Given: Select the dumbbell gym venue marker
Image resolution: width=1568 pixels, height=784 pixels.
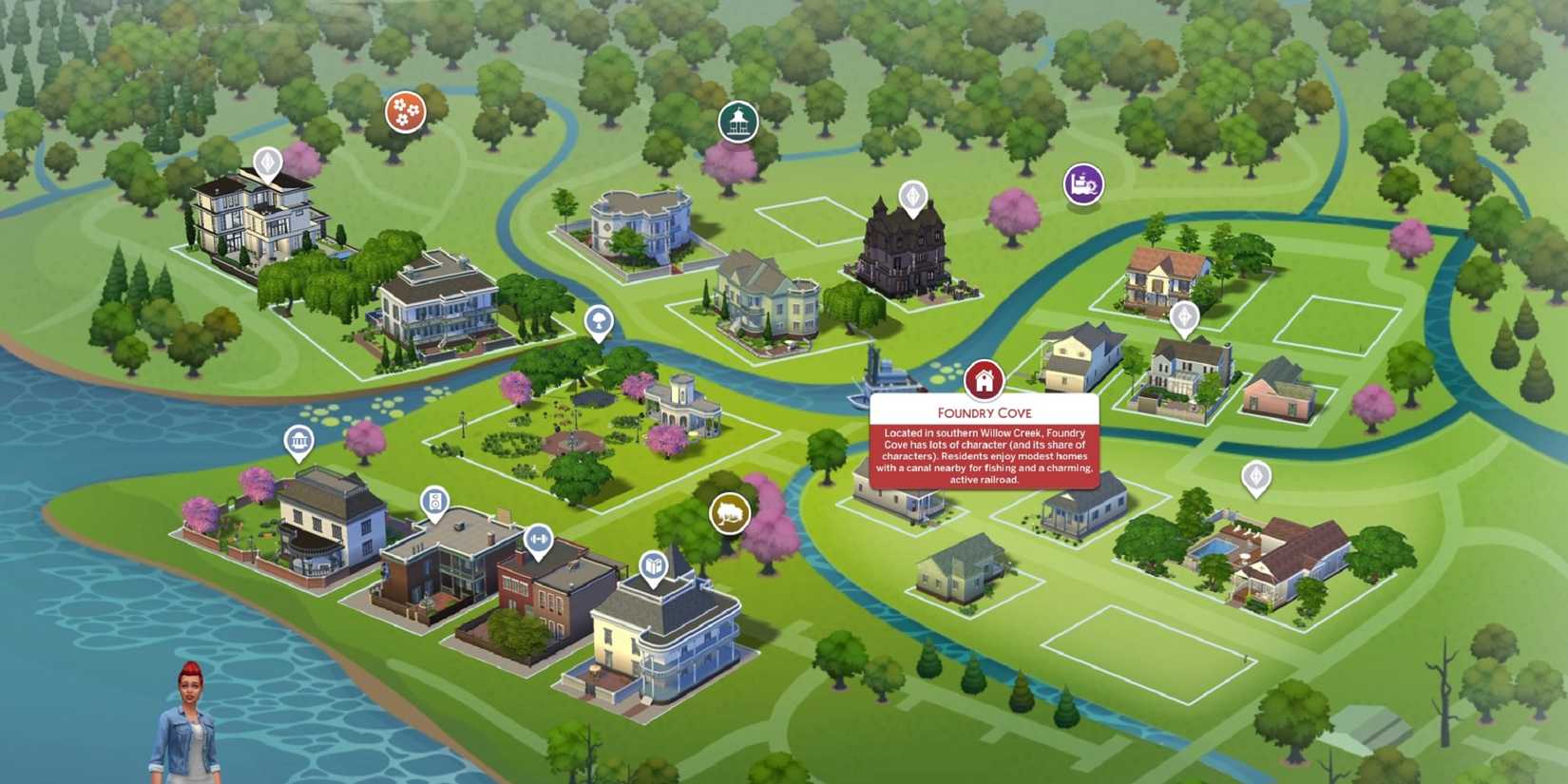Looking at the screenshot, I should click(x=538, y=540).
